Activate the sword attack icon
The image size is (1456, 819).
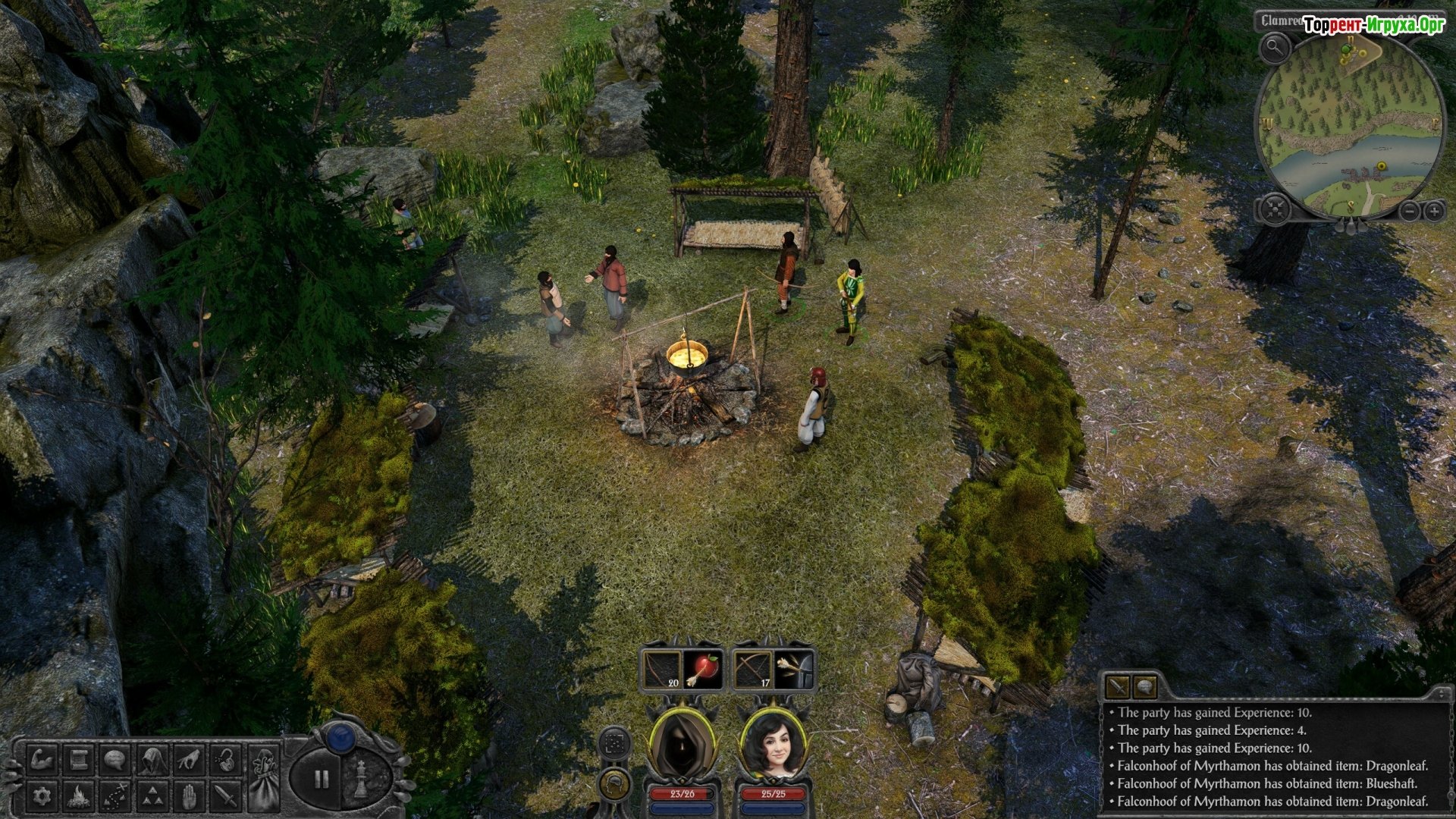click(225, 795)
